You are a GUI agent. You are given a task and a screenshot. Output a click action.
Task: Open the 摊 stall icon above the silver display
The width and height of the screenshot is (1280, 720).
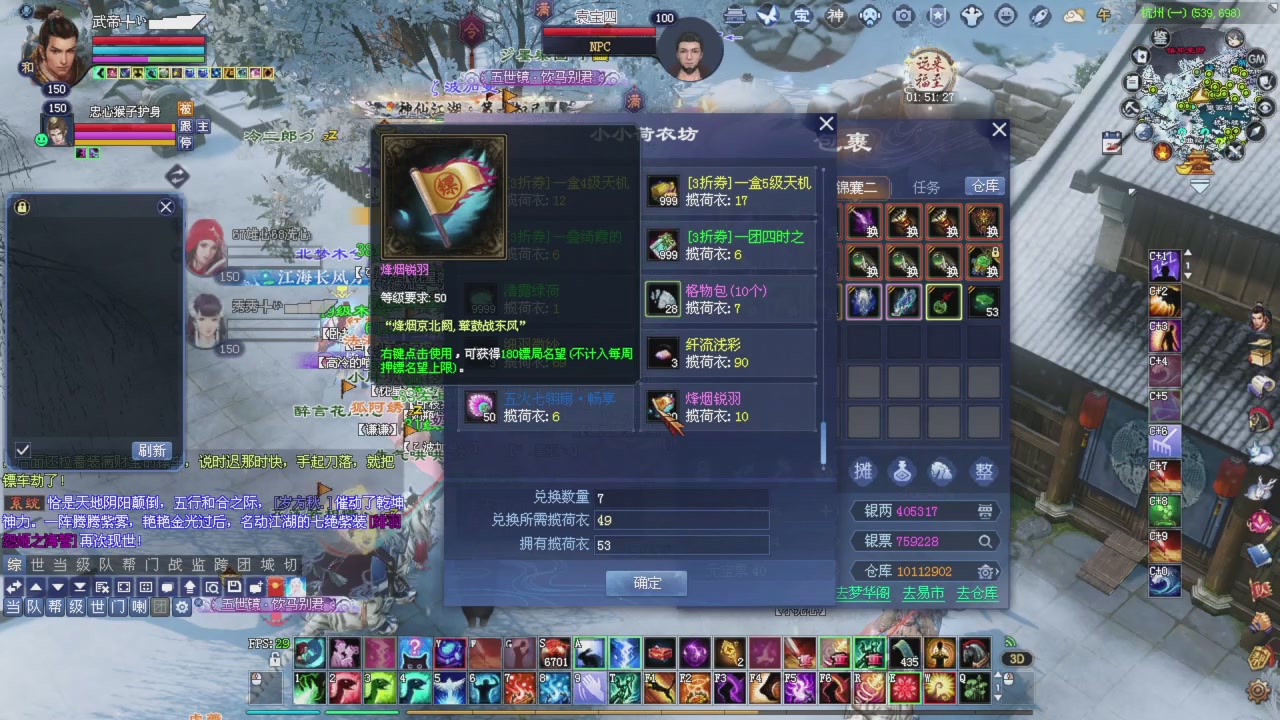pos(863,472)
